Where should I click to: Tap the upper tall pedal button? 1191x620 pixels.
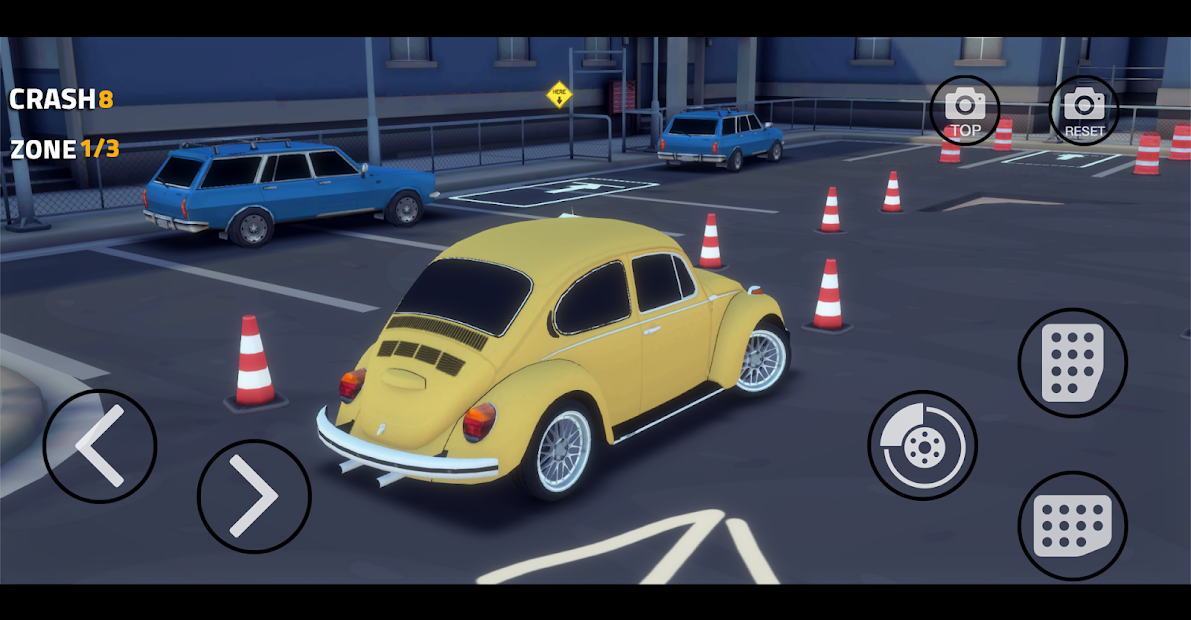point(1072,363)
